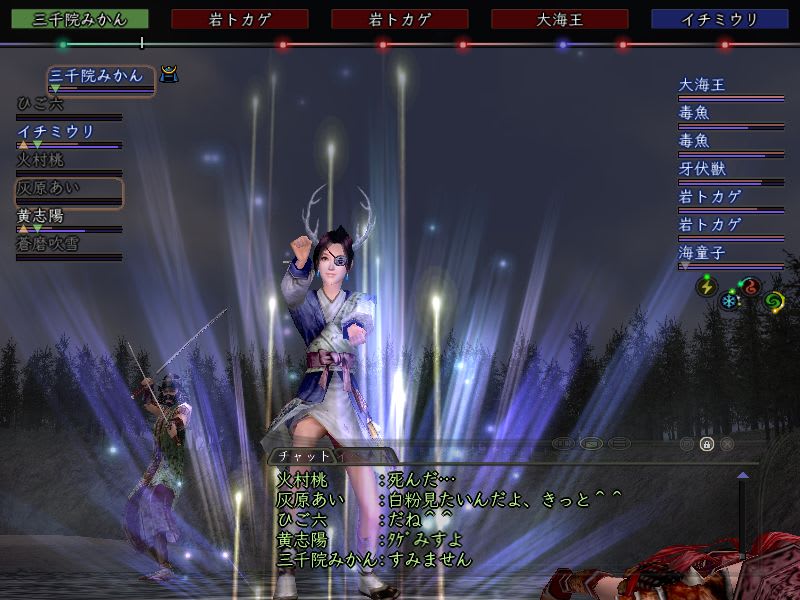
Task: Target 大海王 in the enemy list
Action: coord(702,85)
